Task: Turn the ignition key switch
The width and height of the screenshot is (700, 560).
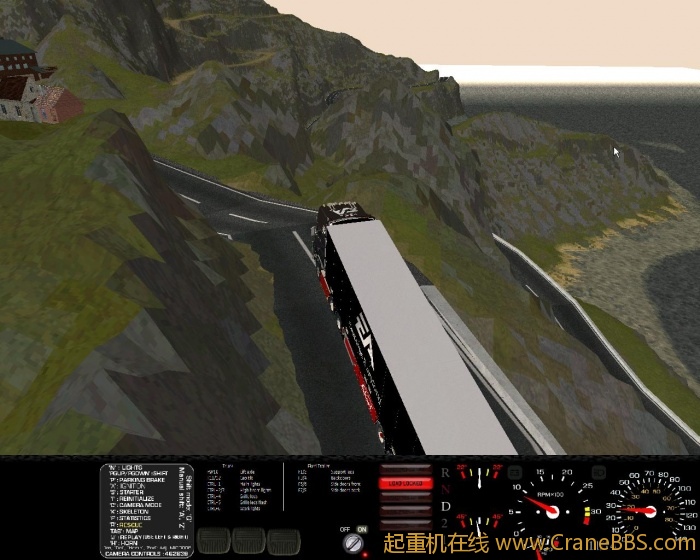Action: pos(352,543)
